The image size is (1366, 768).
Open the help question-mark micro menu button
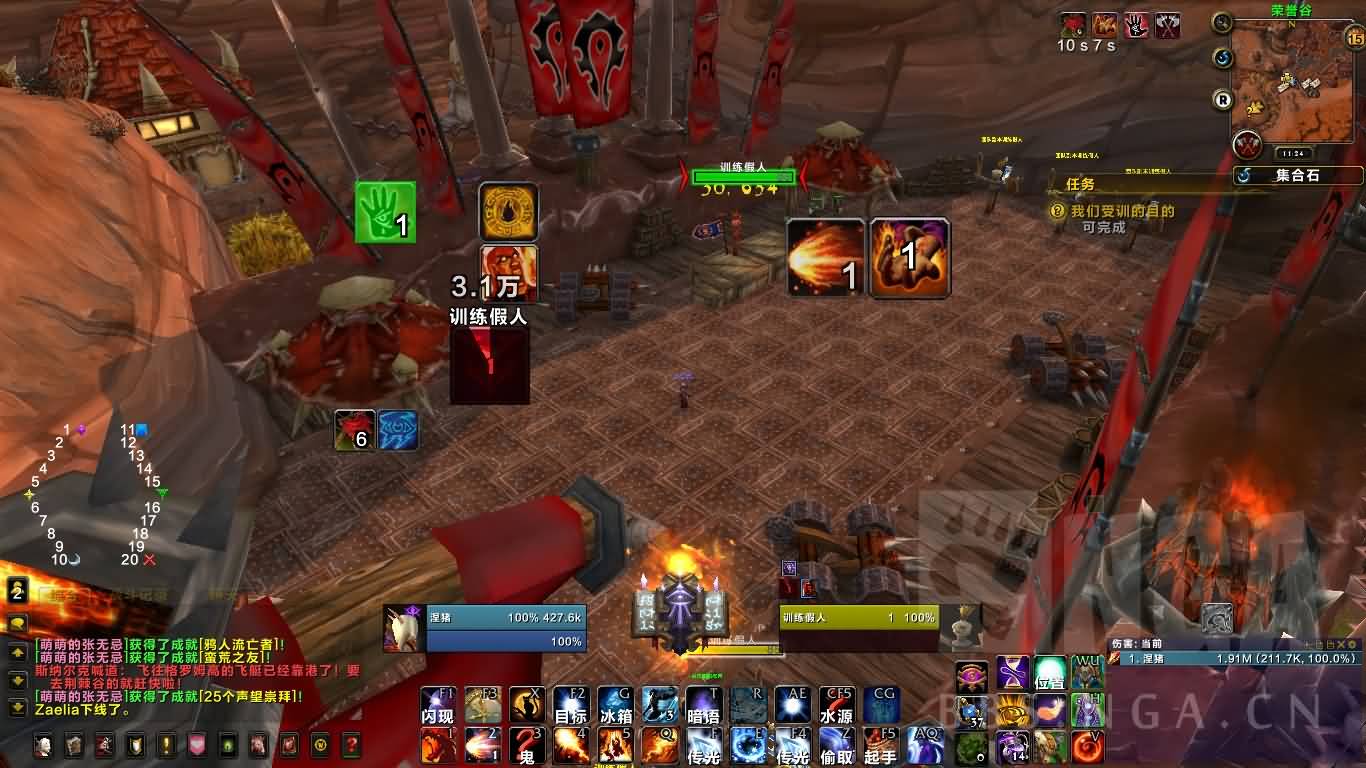(351, 745)
